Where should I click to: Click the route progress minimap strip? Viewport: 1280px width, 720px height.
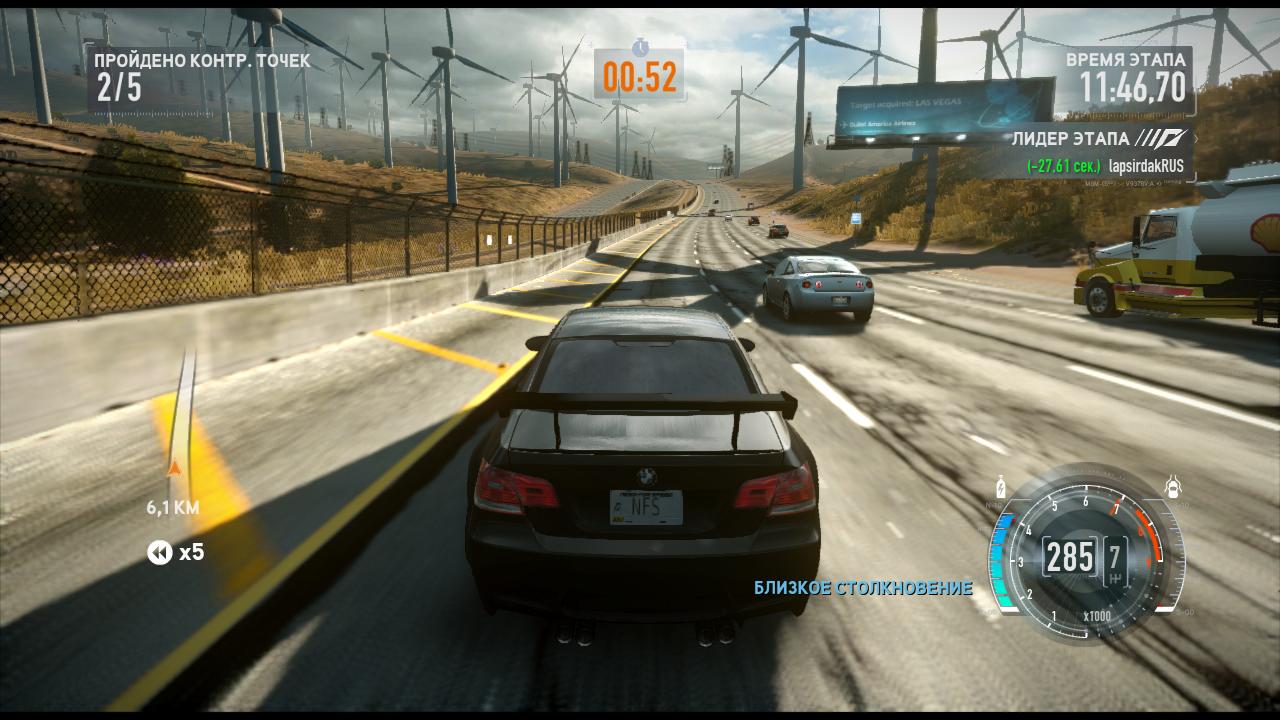click(180, 420)
